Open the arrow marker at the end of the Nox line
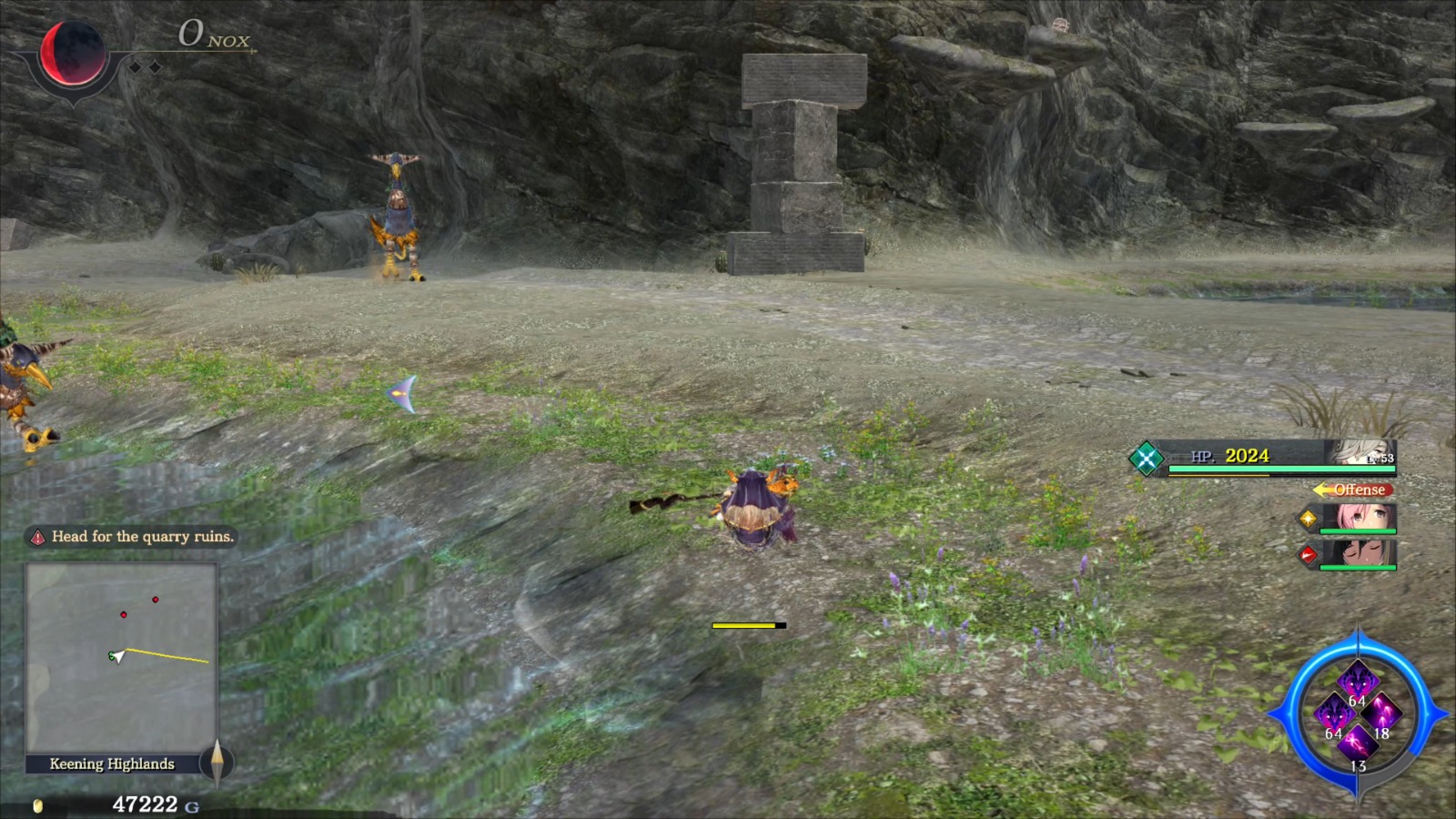1456x819 pixels. 252,52
